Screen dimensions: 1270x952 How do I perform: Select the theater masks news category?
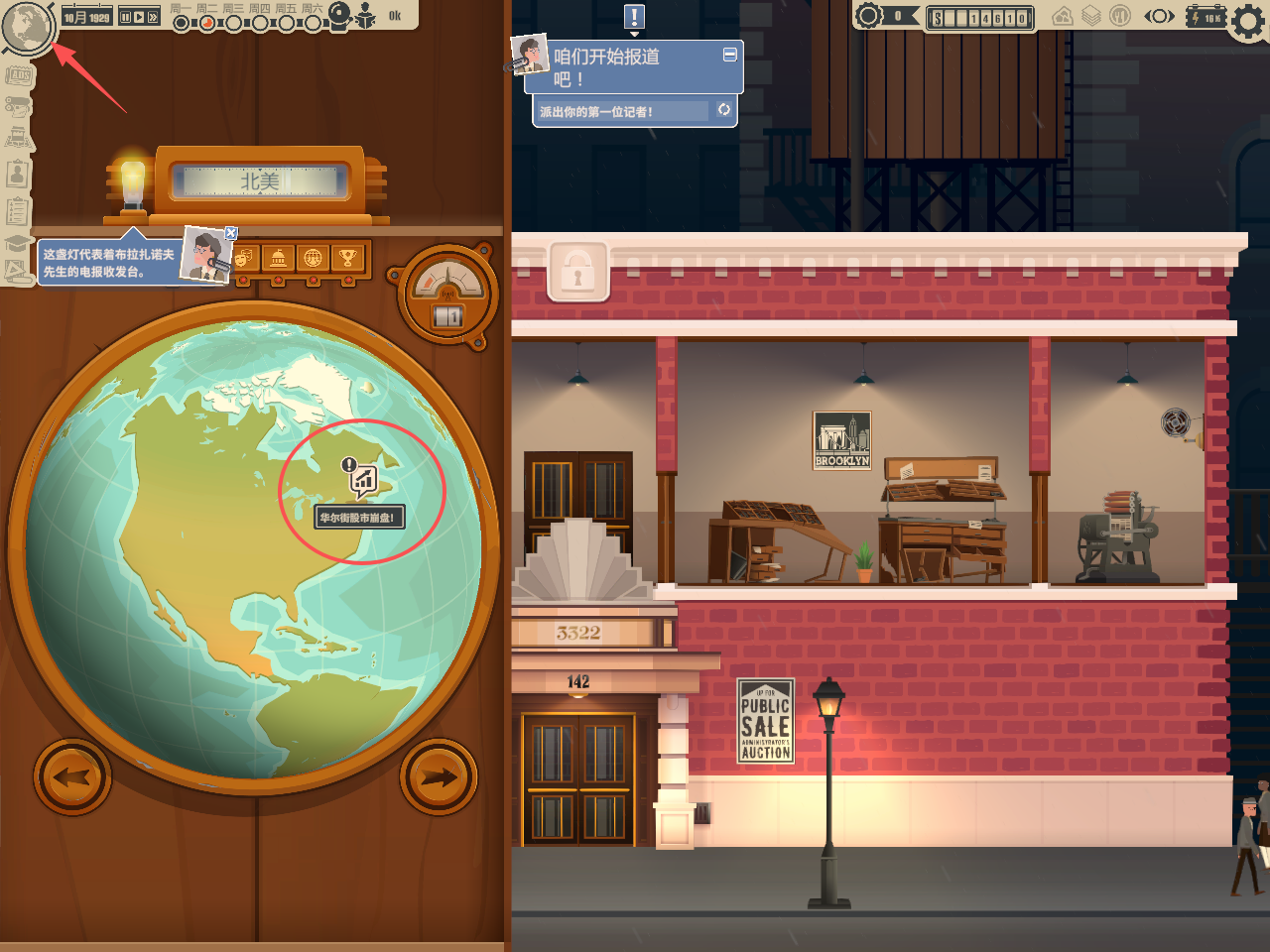click(x=244, y=259)
